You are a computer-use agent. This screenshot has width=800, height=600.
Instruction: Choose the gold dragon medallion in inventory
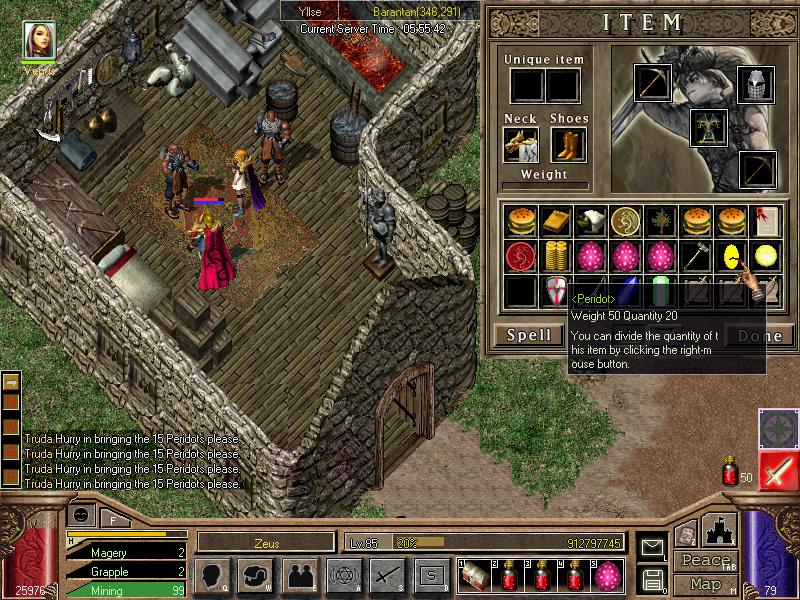(x=626, y=219)
